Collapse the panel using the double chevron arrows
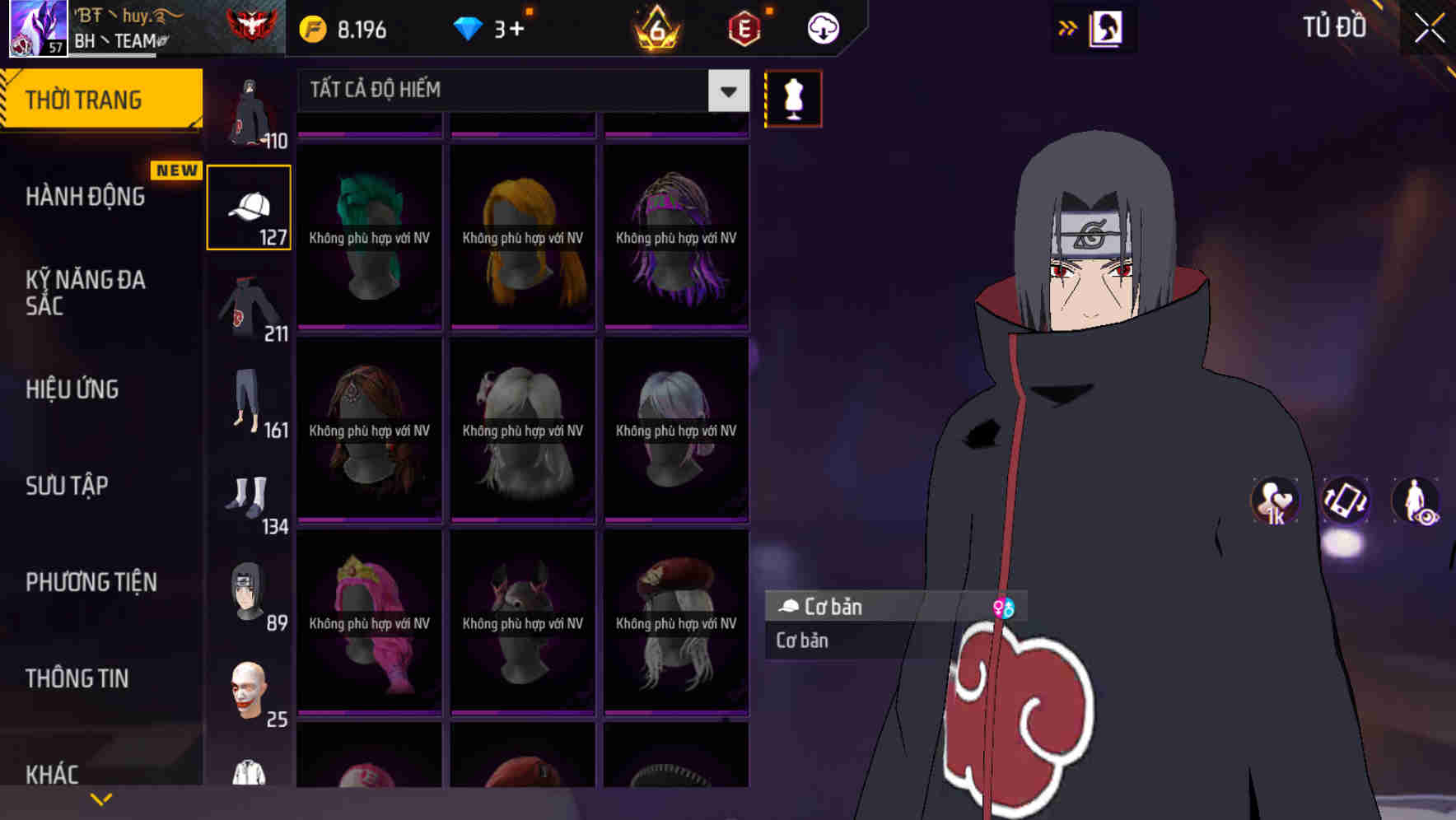 [x=1068, y=27]
